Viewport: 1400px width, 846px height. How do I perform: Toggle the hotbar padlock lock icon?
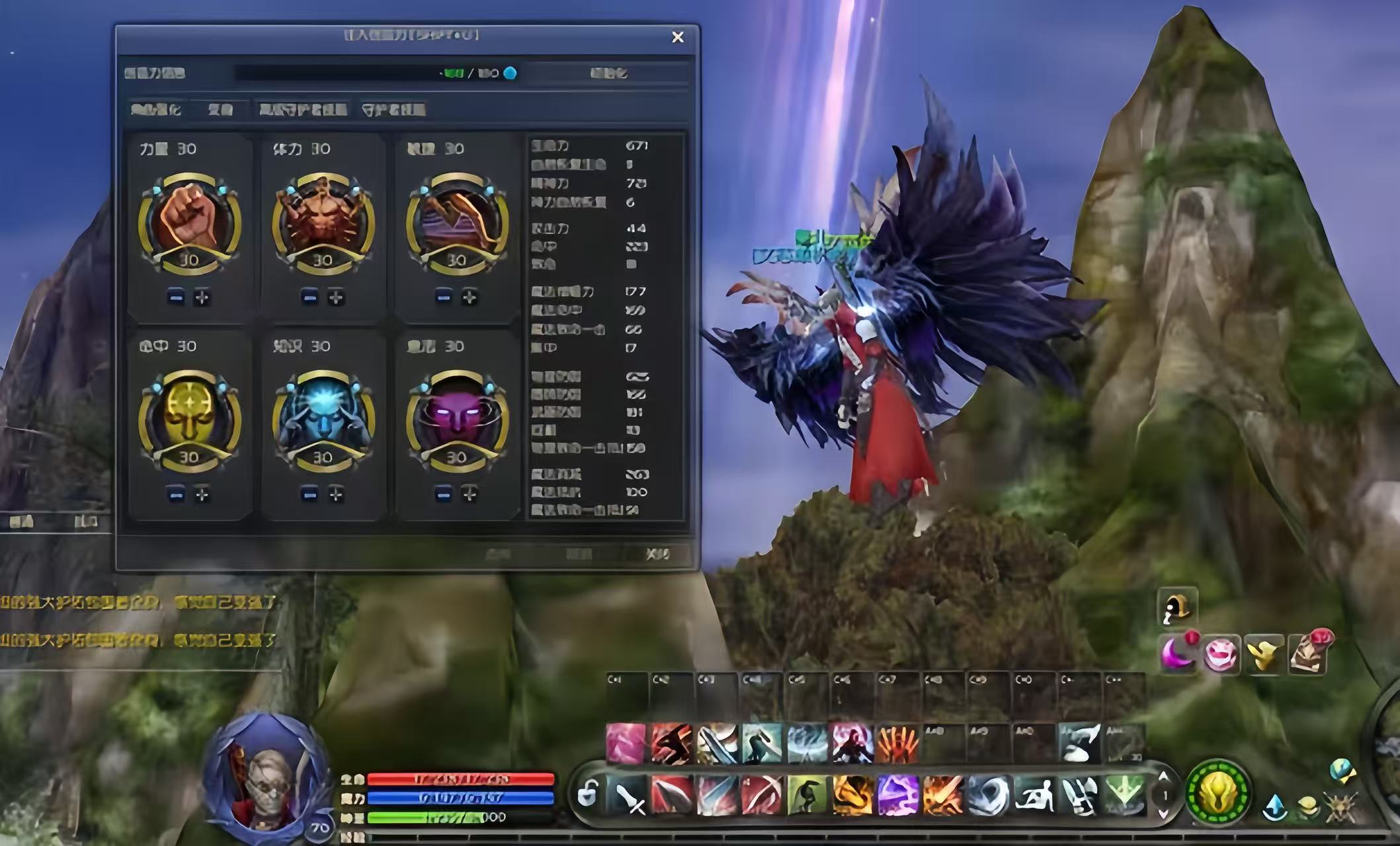point(587,794)
